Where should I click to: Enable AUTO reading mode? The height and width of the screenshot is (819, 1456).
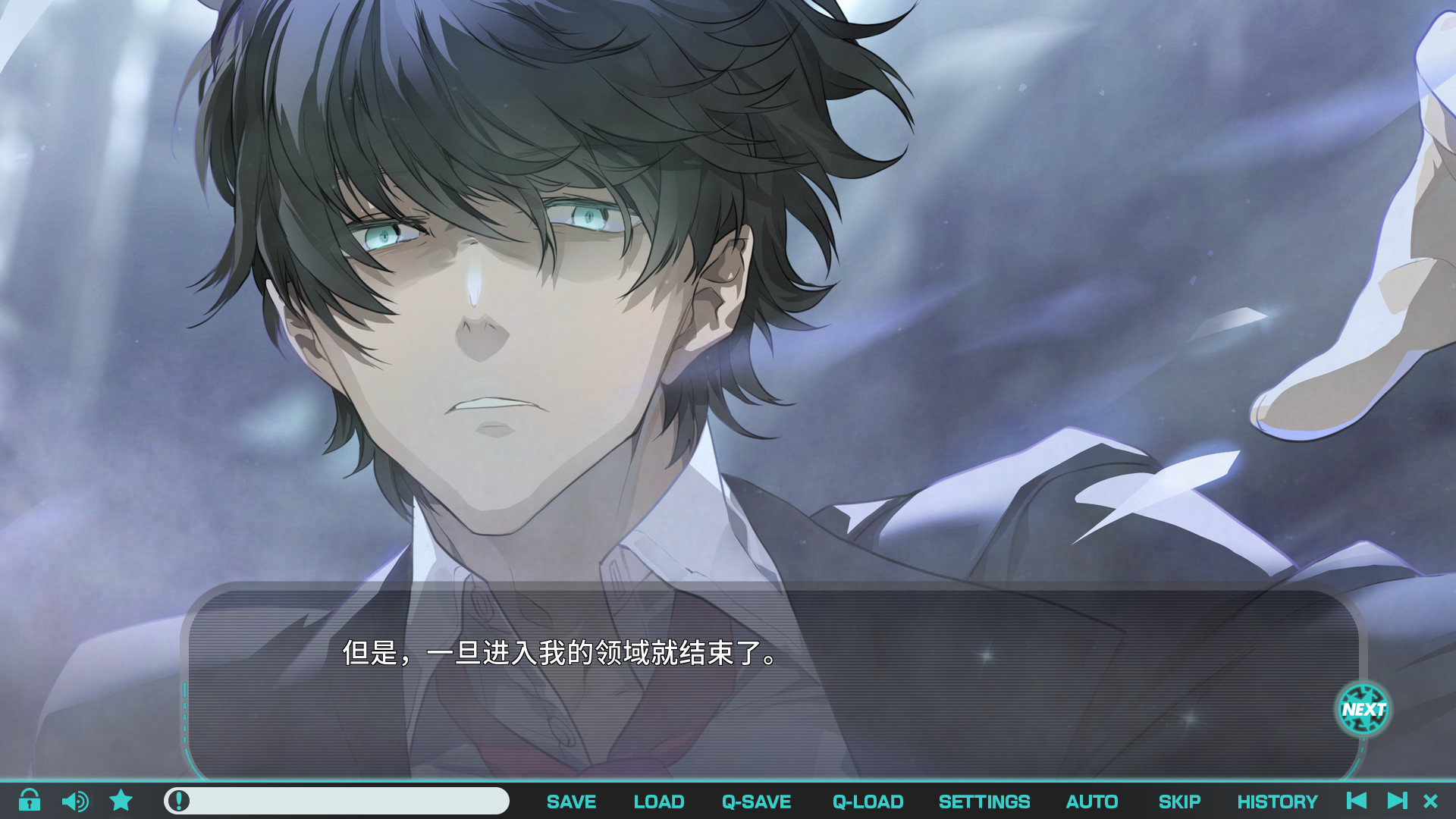pos(1092,801)
